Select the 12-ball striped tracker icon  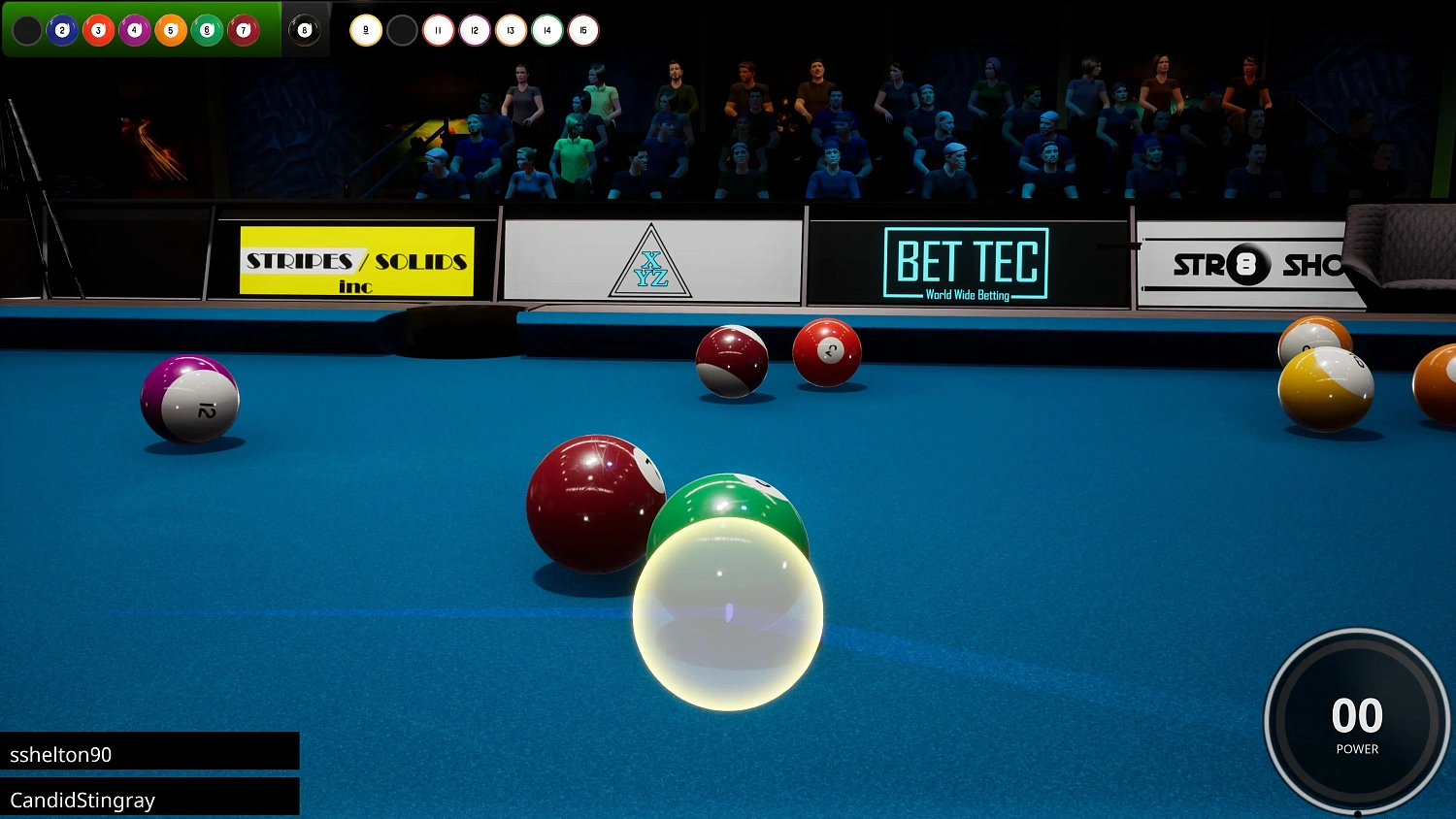tap(474, 30)
